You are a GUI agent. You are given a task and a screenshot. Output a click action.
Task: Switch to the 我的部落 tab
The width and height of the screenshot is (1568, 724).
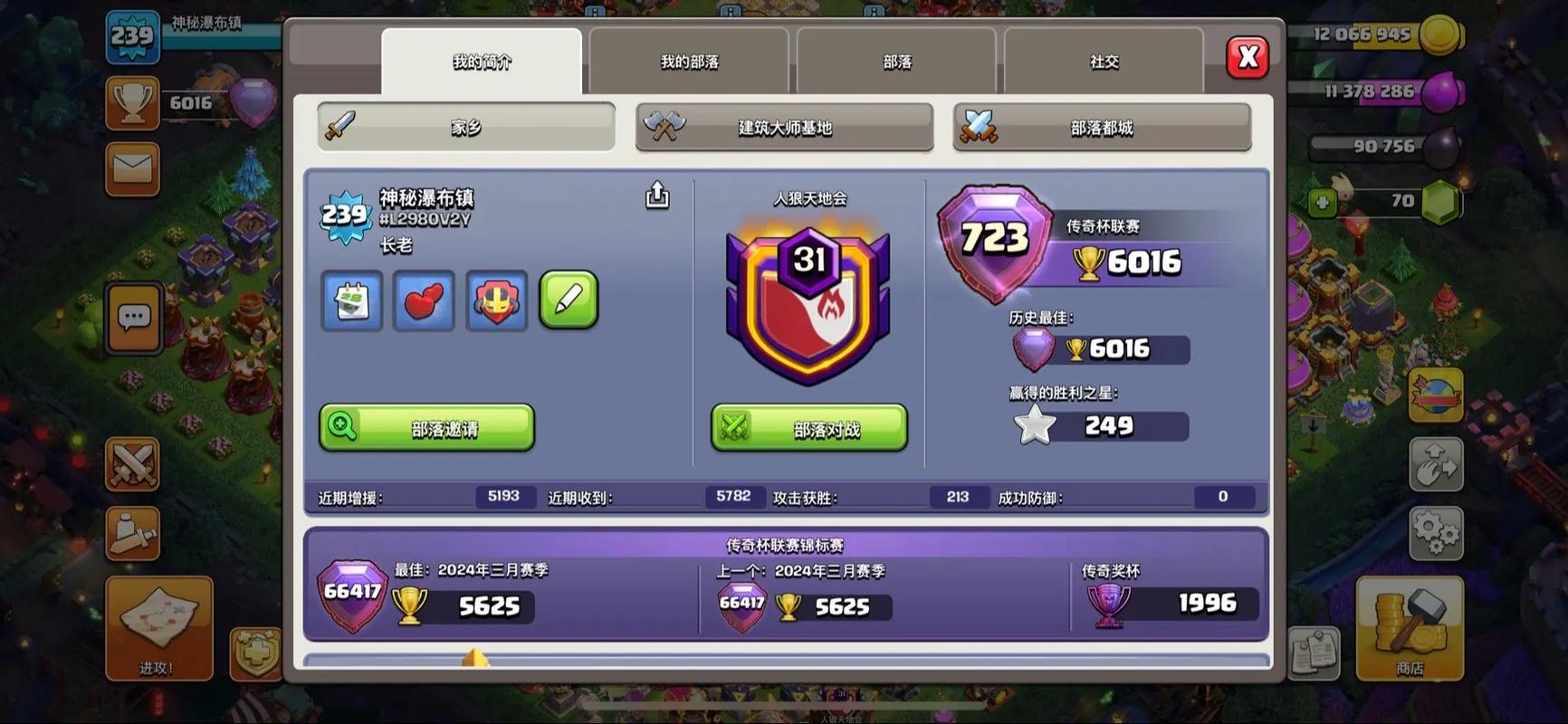689,62
